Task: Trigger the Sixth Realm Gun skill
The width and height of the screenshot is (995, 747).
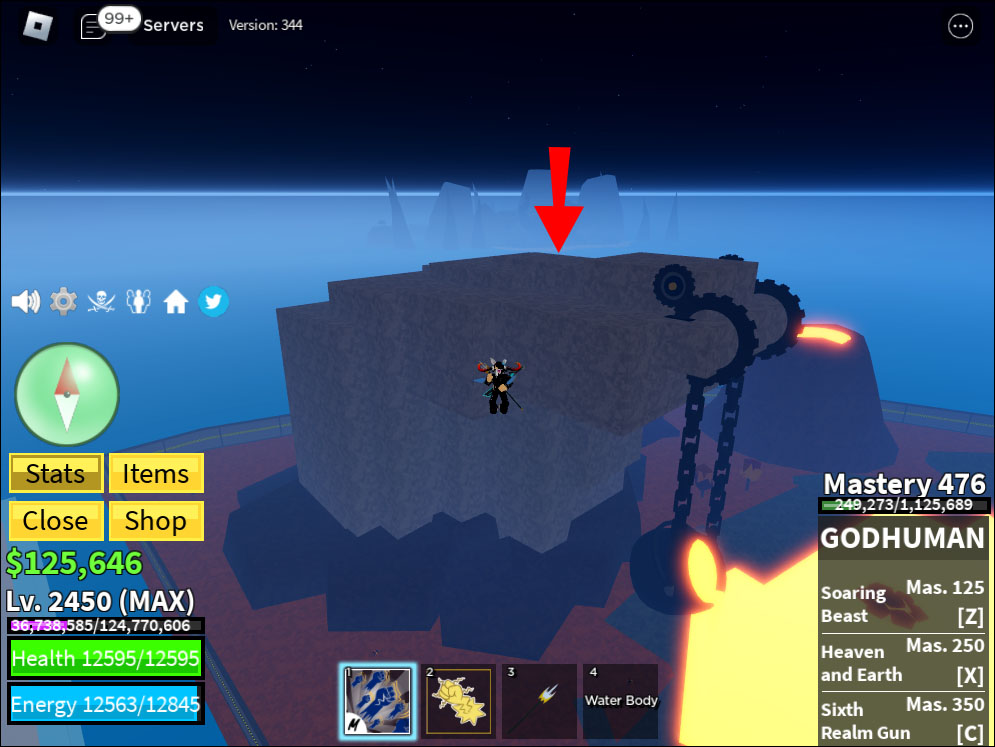Action: [904, 720]
